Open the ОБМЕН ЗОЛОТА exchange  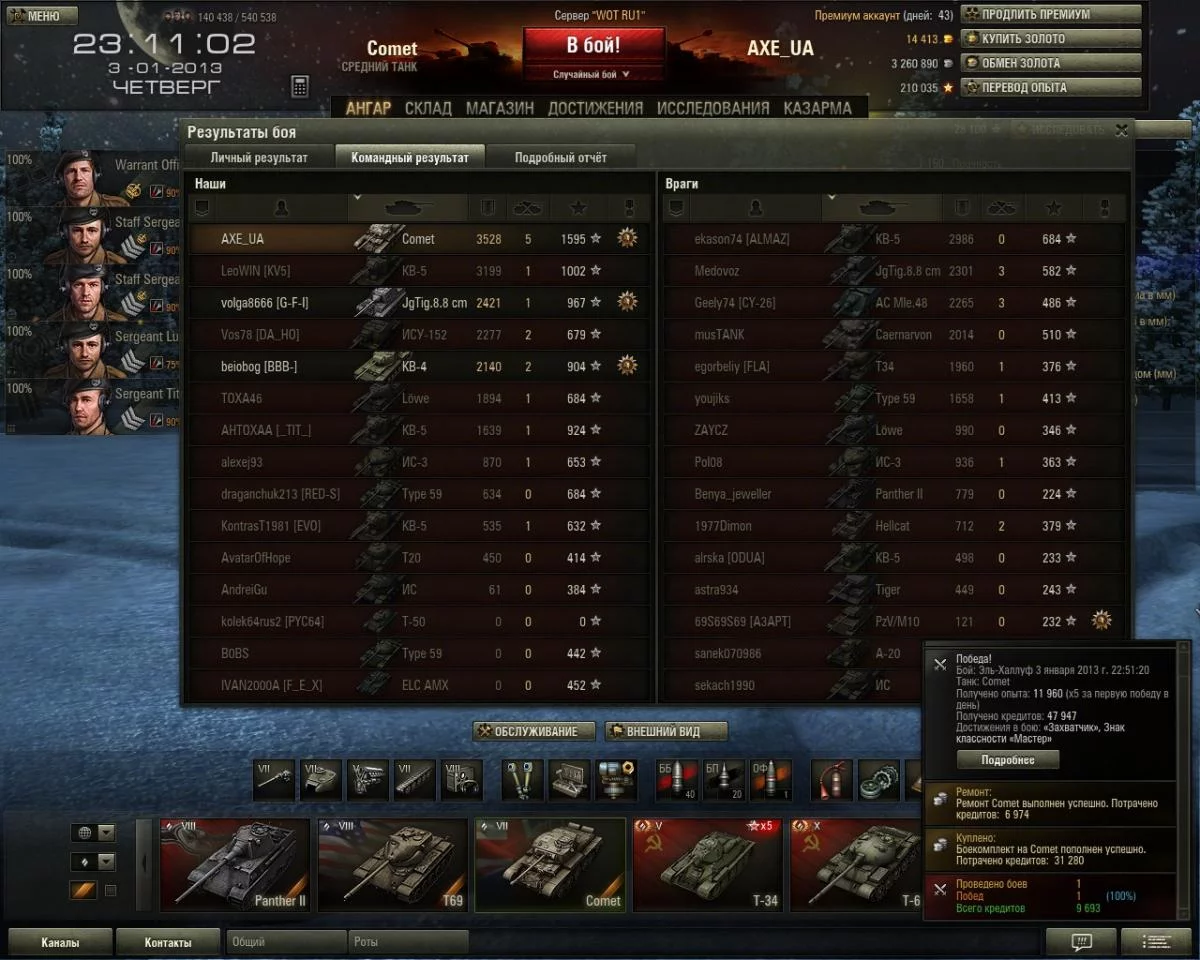click(1050, 63)
